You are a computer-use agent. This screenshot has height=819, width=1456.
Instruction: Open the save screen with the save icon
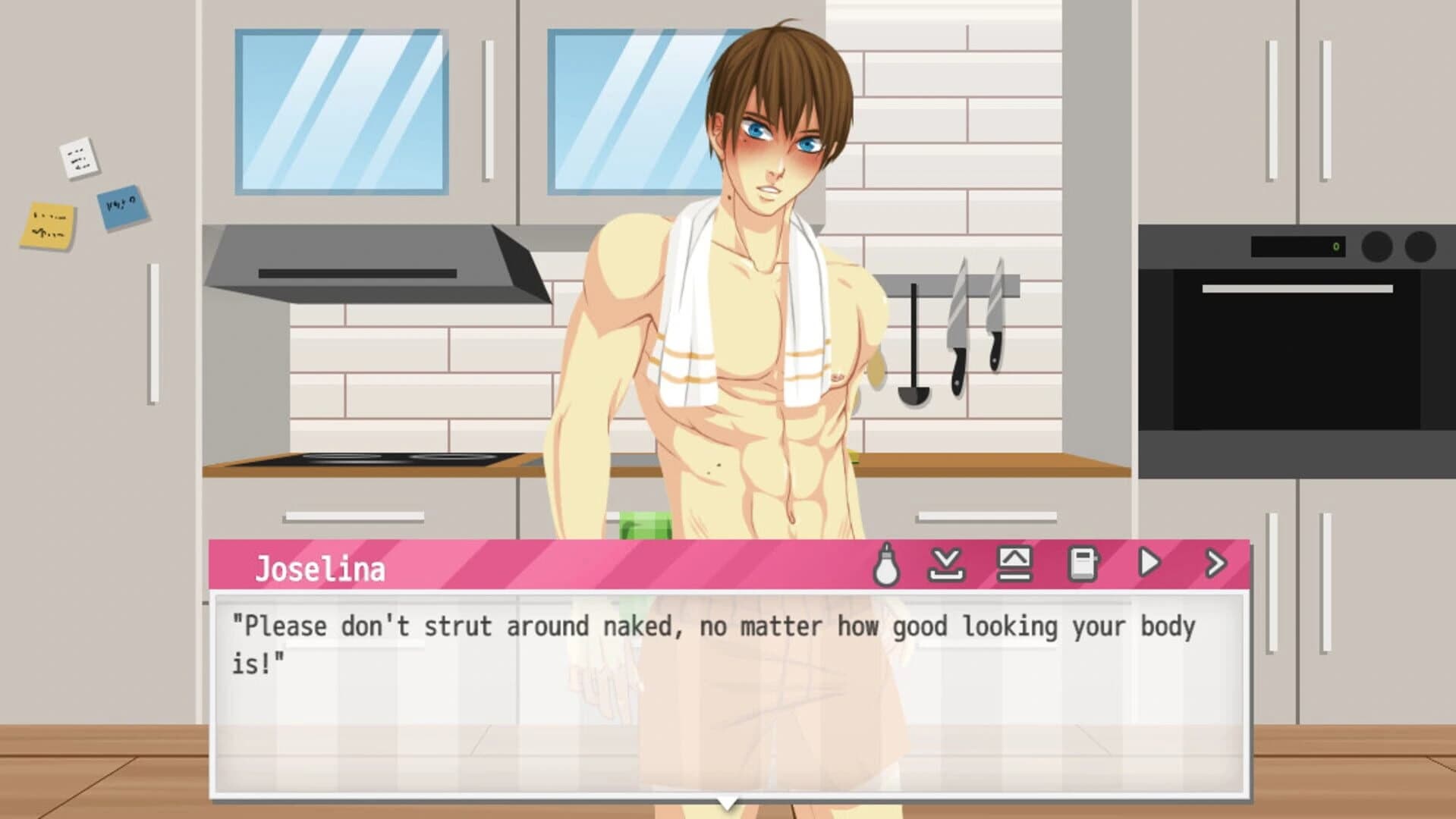[946, 563]
